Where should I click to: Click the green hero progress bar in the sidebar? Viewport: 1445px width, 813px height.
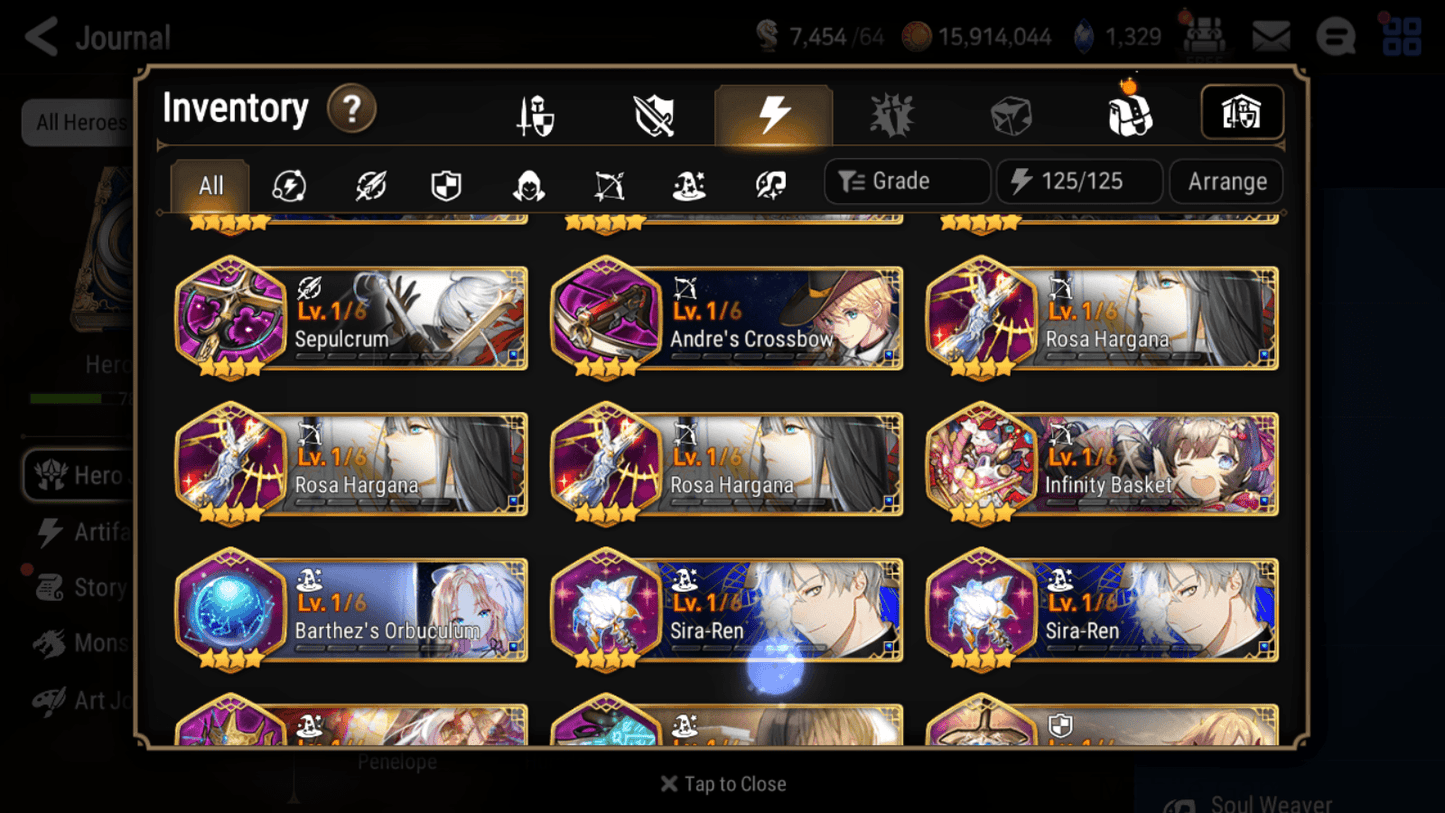(x=66, y=397)
